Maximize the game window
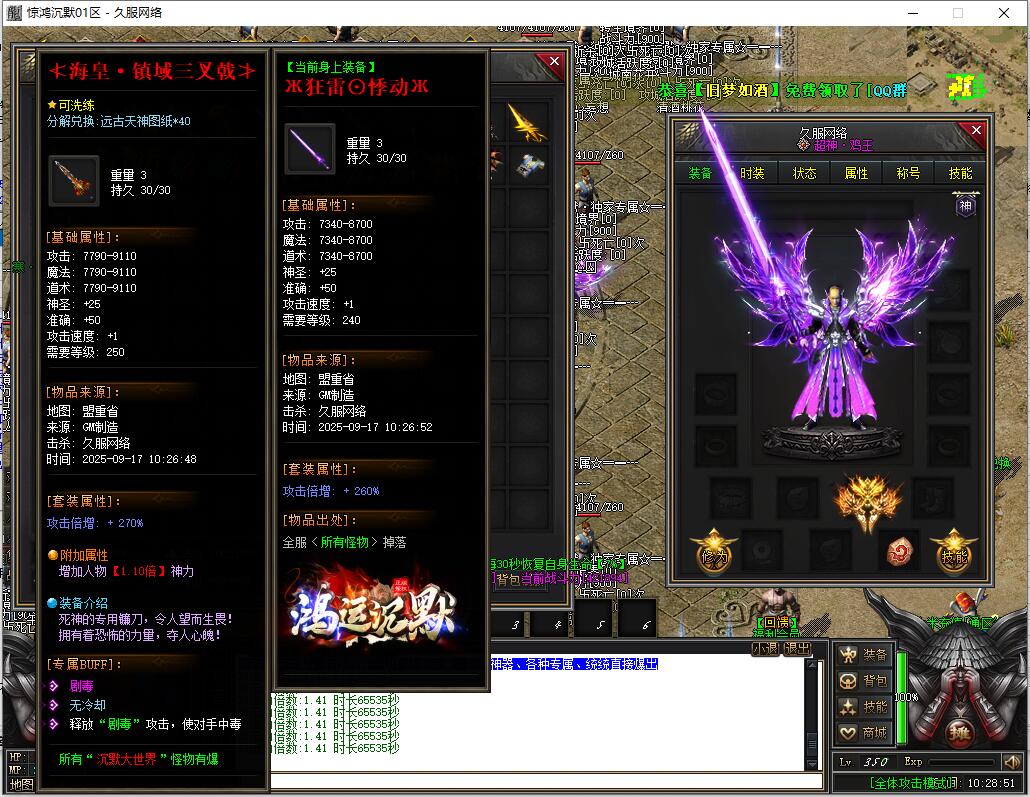Screen dimensions: 1030x797 (957, 13)
